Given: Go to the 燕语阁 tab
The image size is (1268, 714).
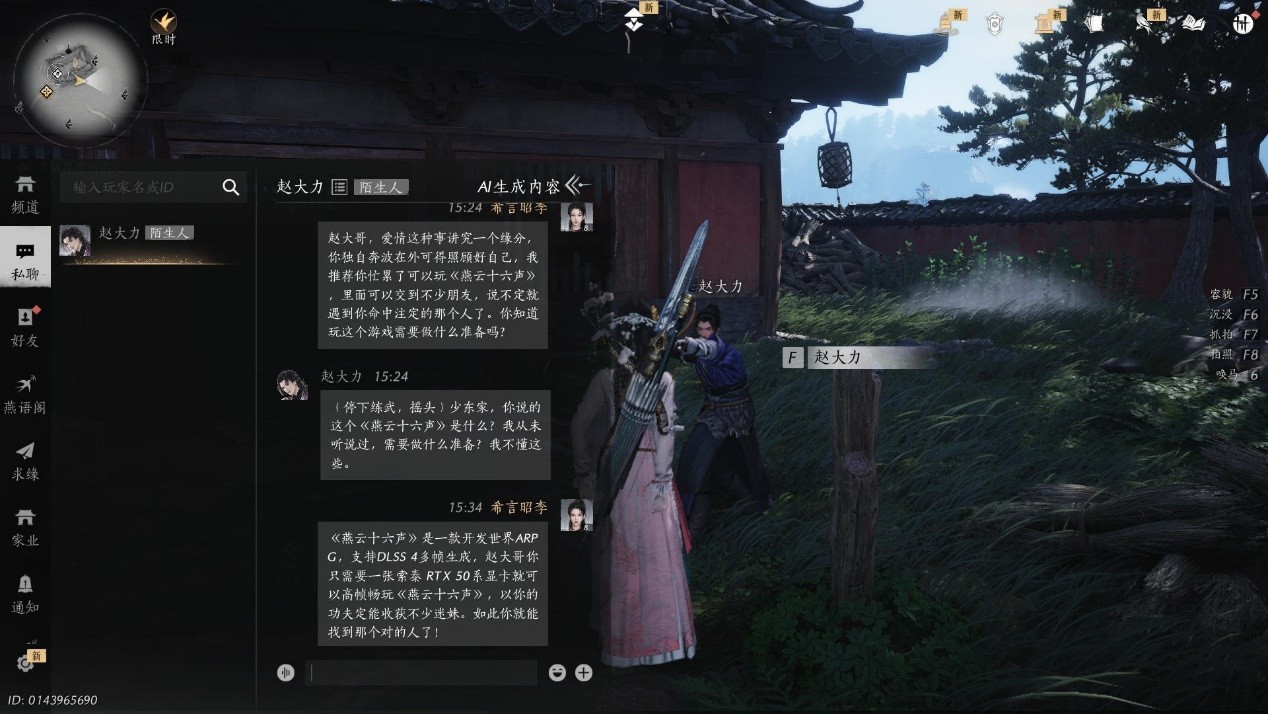Looking at the screenshot, I should coord(25,395).
